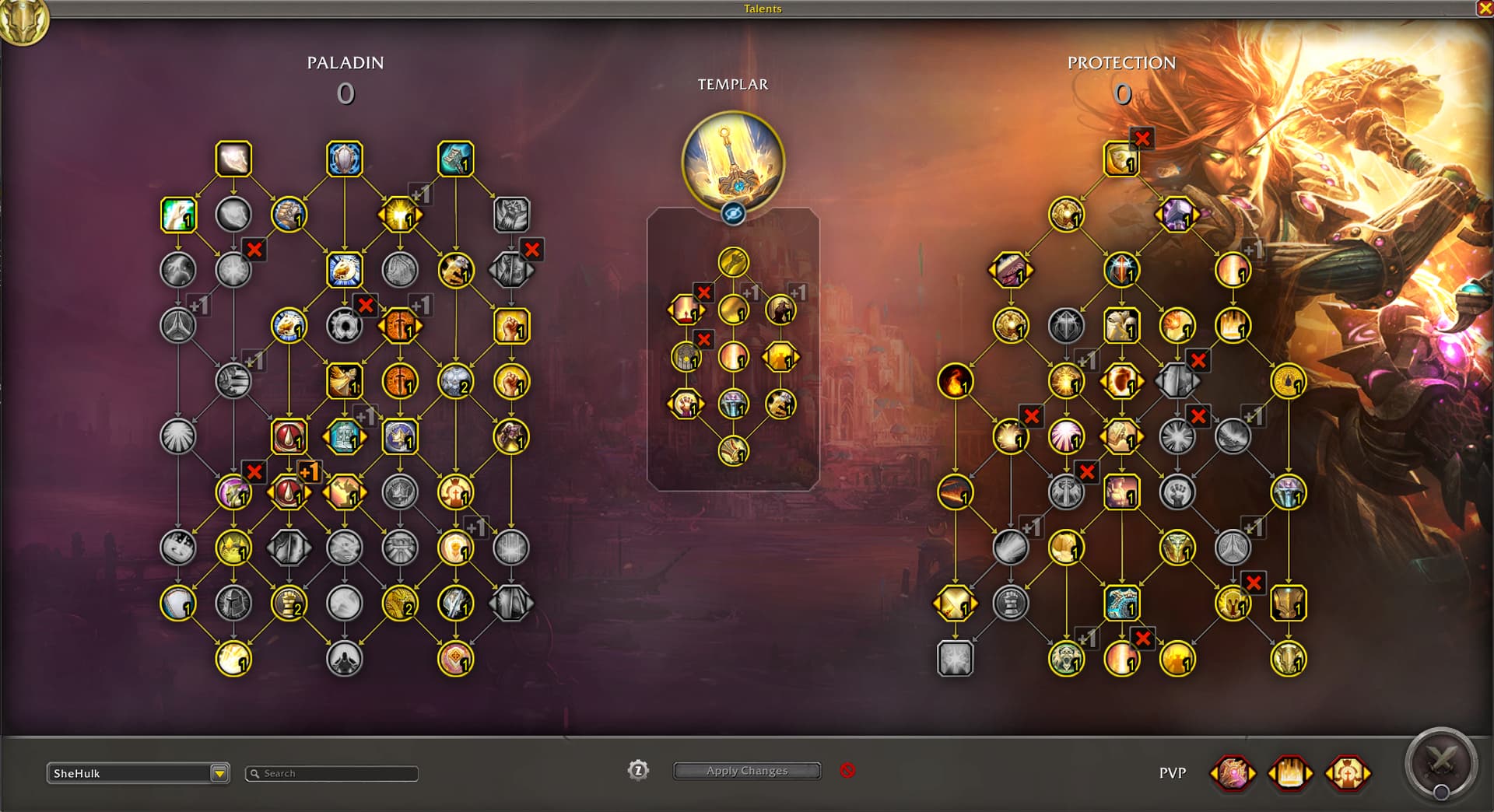Open the SheHulk loadout dropdown
Screen dimensions: 1494x812
(x=219, y=773)
